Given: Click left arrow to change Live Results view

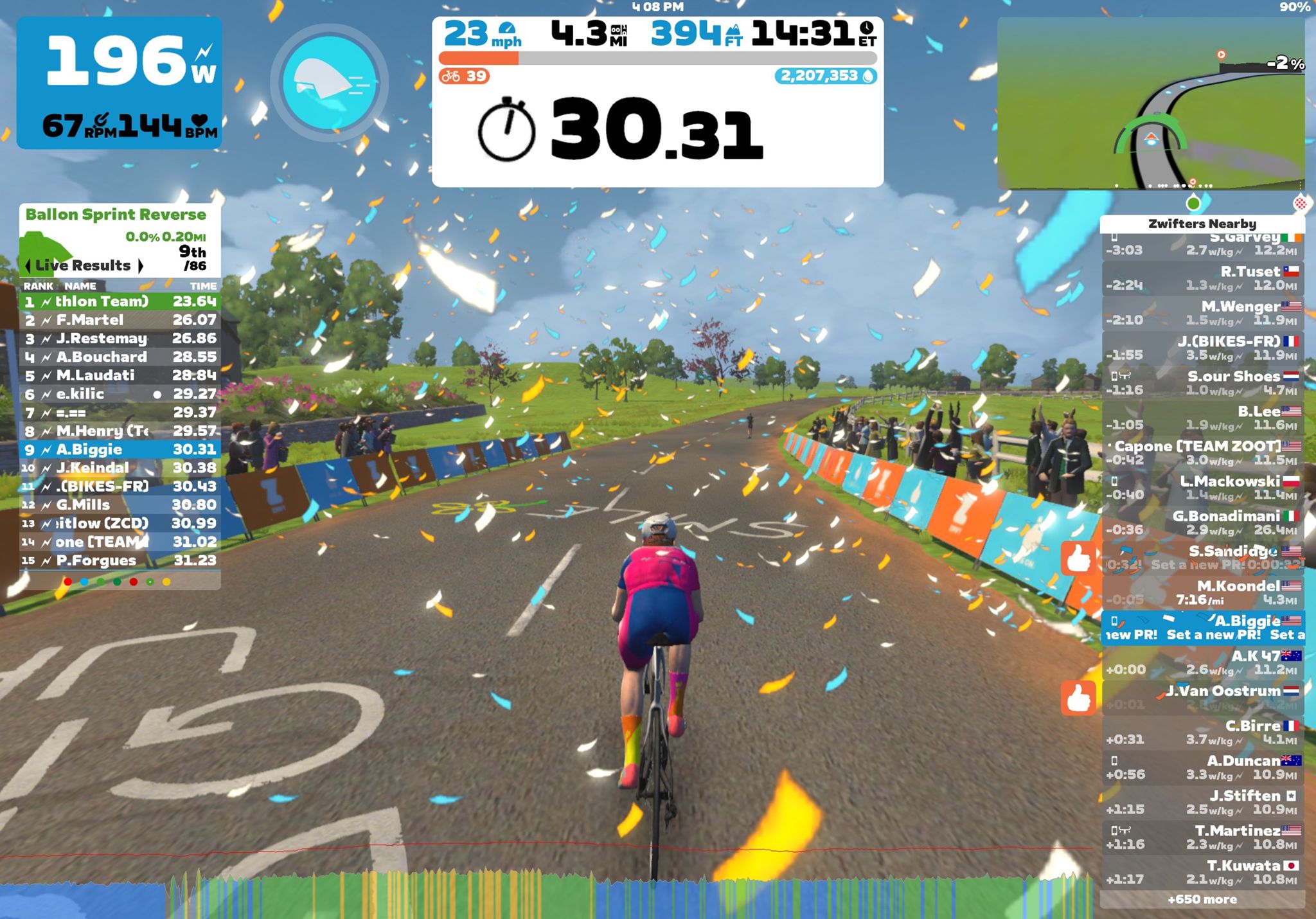Looking at the screenshot, I should click(28, 265).
